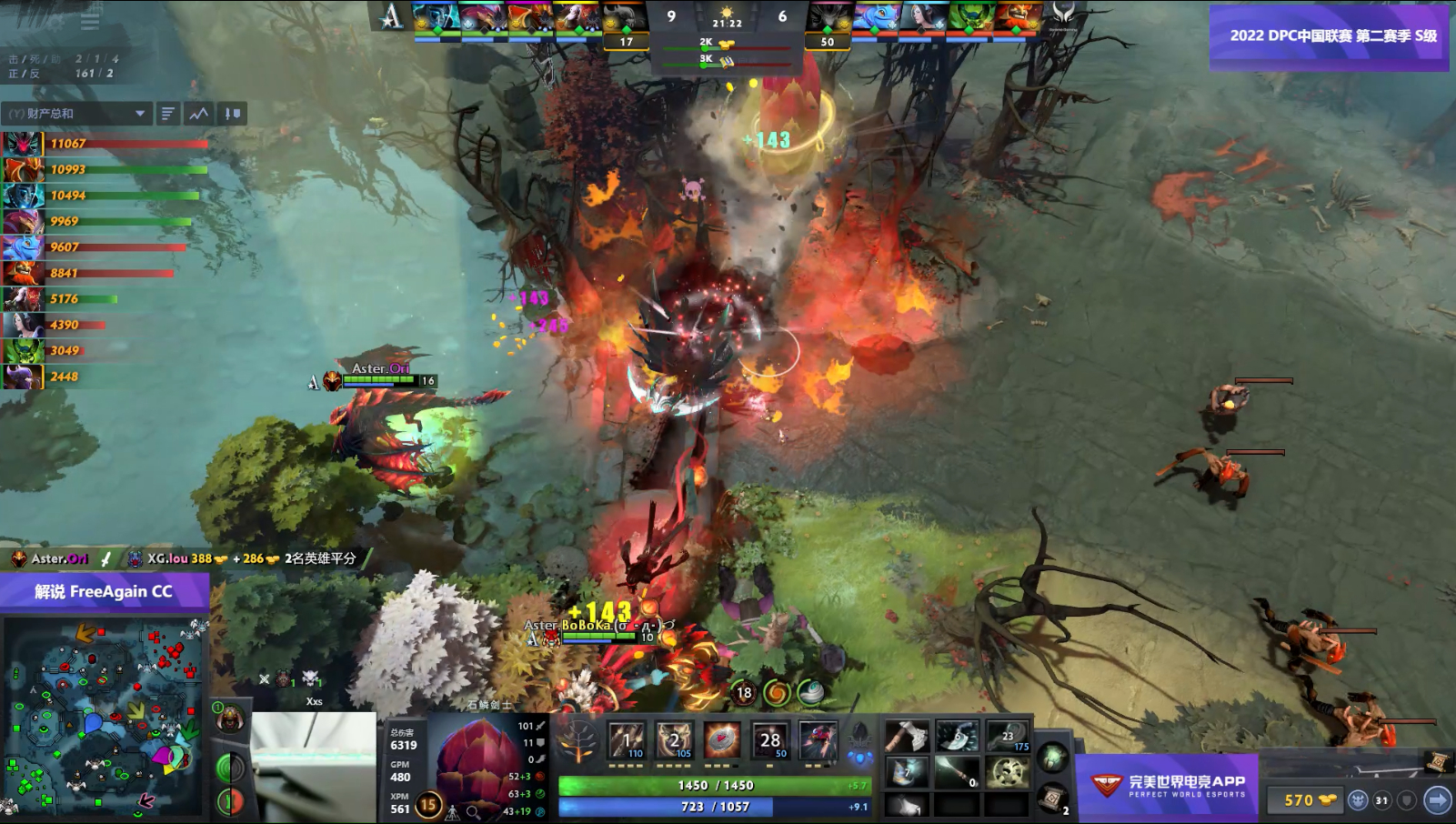Click the minimap in the bottom left
This screenshot has width=1456, height=824.
[105, 718]
